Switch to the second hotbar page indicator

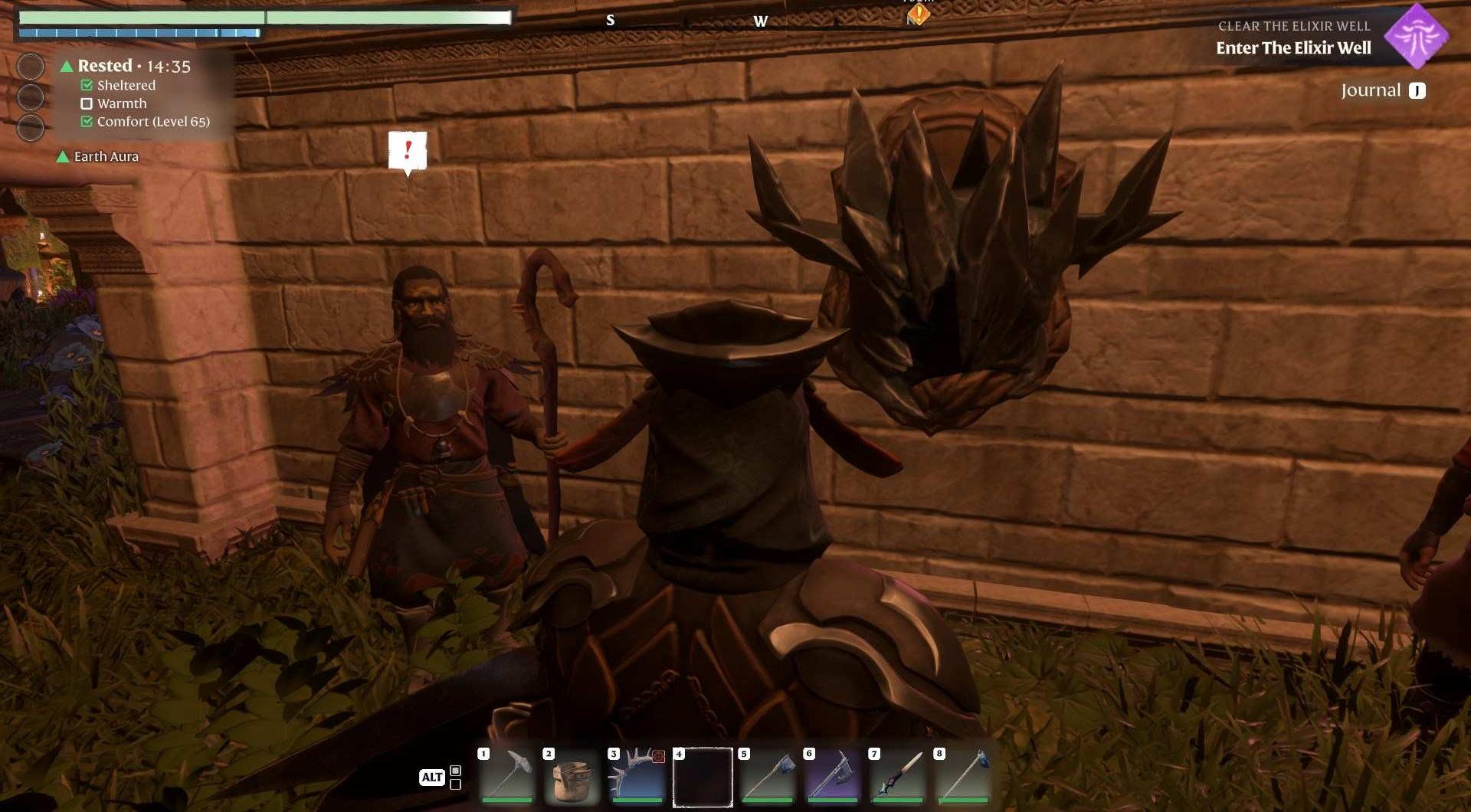[456, 784]
